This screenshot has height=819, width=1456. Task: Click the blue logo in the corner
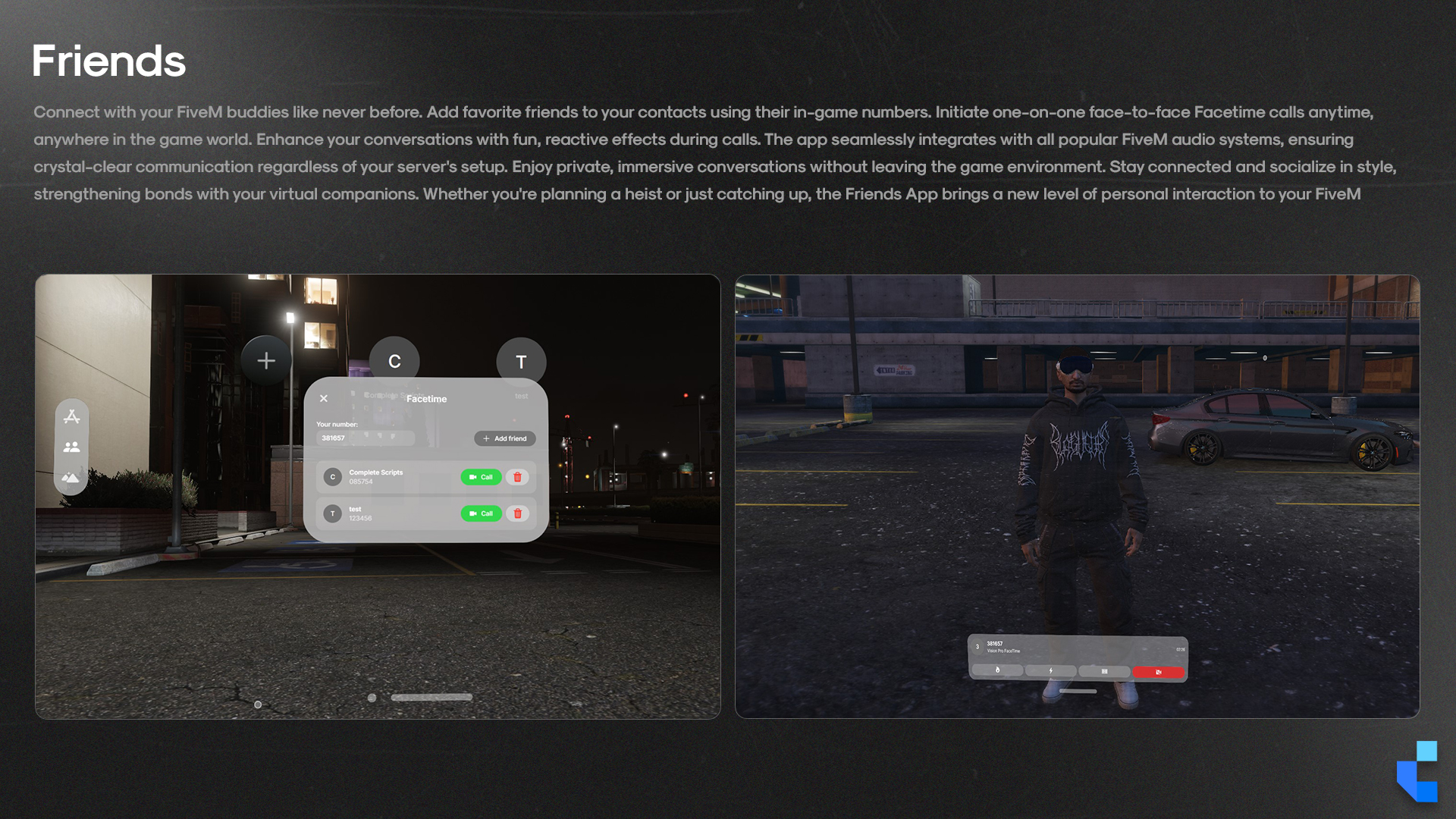1417,771
